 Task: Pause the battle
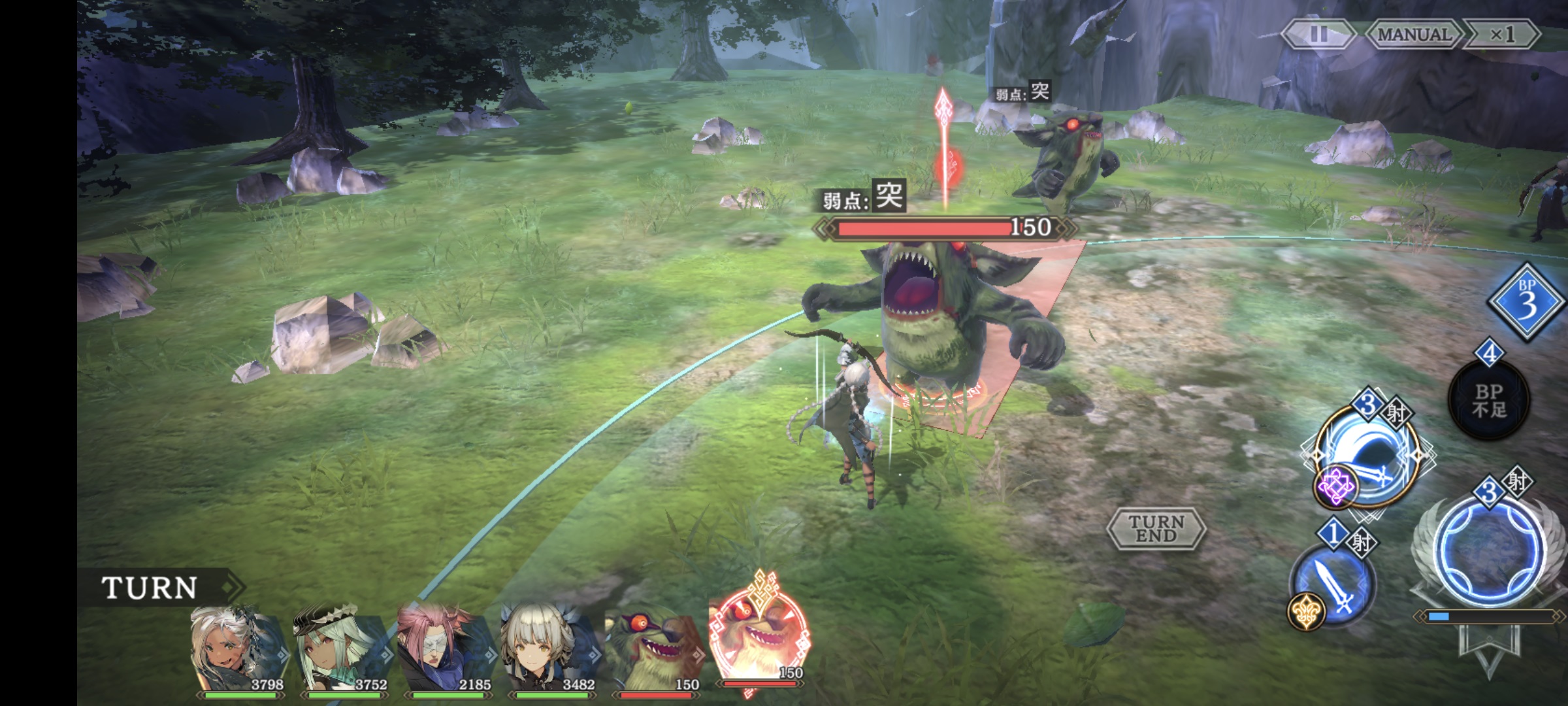[1318, 34]
